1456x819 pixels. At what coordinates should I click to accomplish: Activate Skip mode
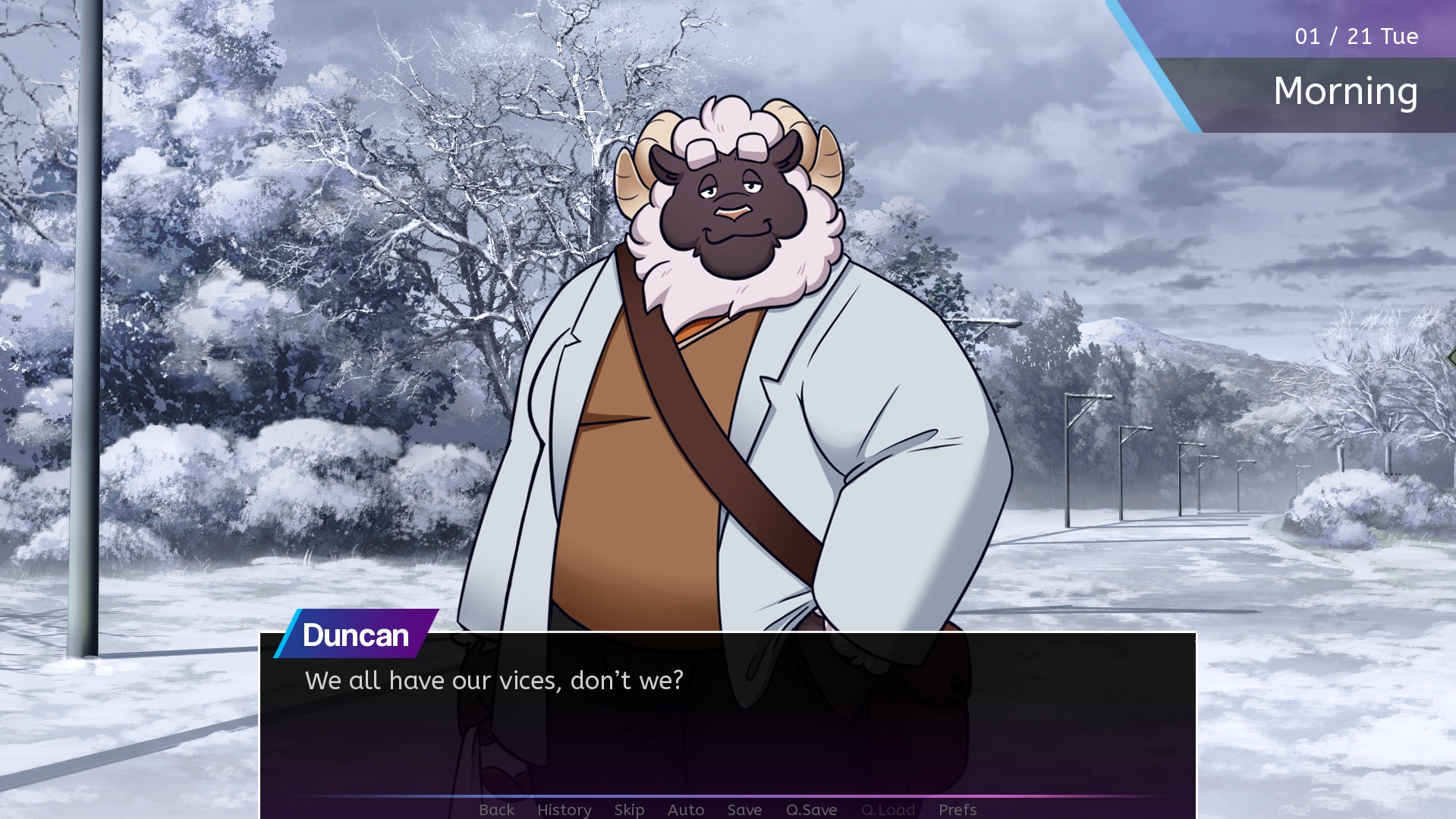pos(629,809)
